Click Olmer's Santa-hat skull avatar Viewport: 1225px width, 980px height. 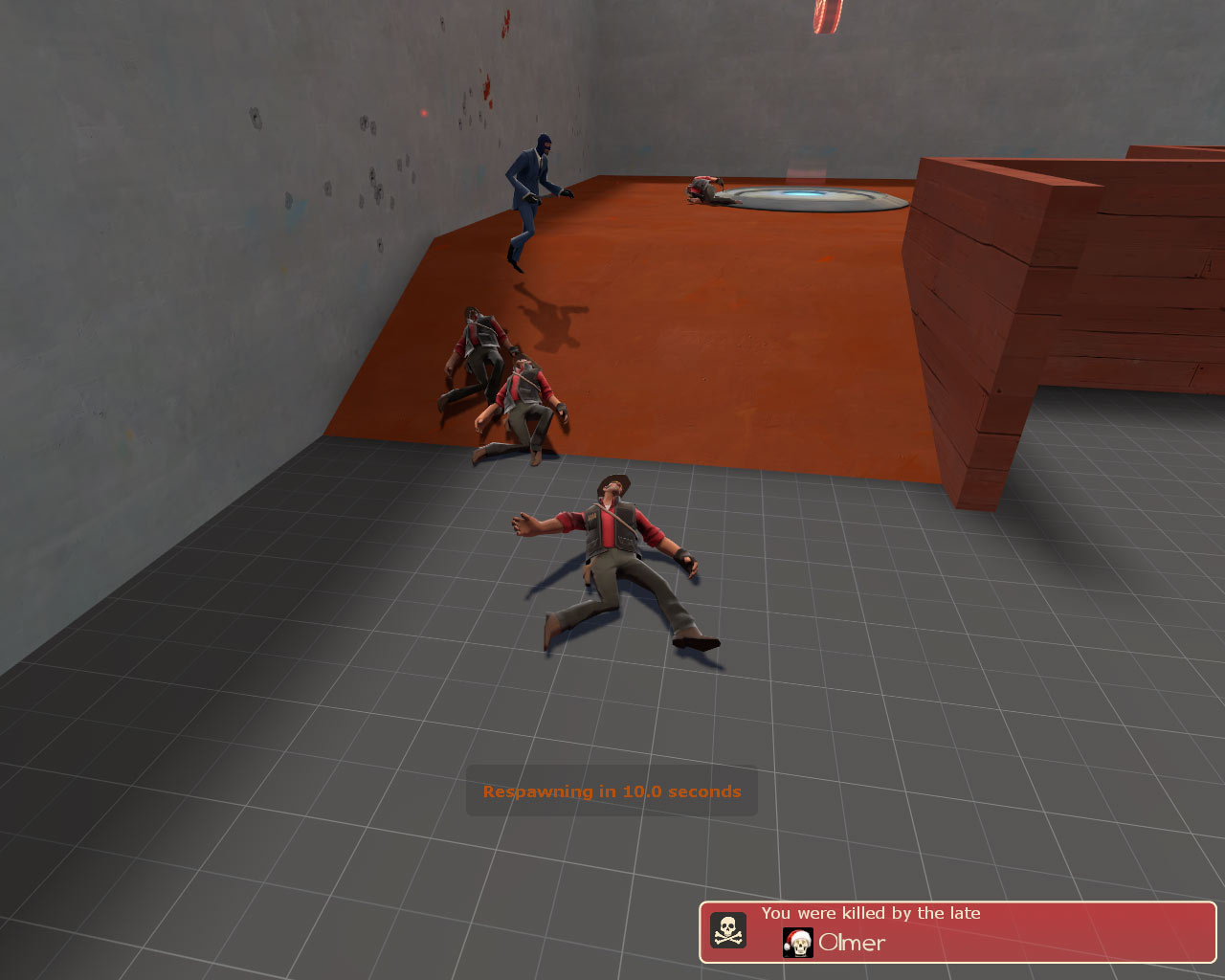tap(798, 943)
